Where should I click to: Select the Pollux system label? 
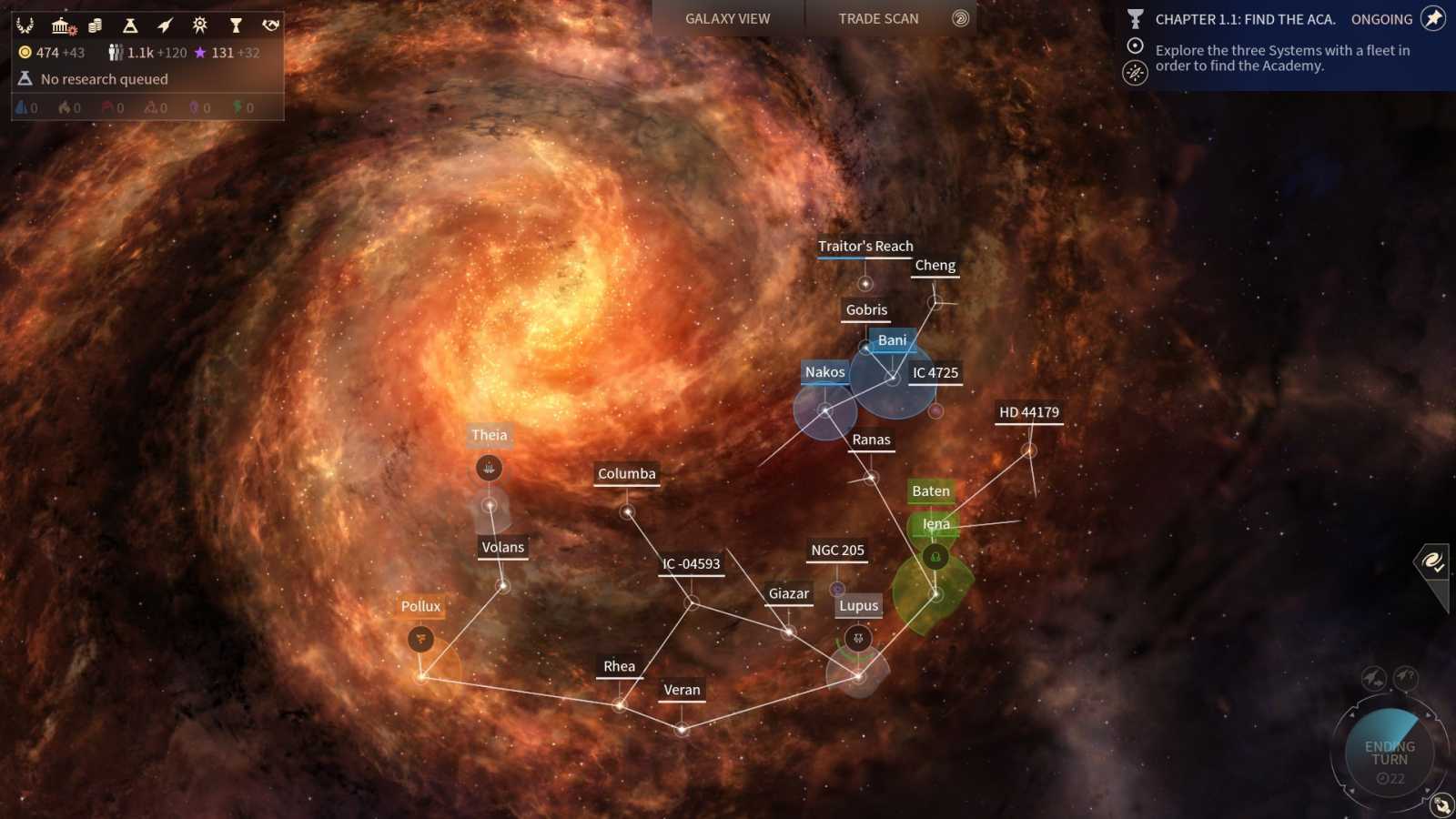(x=420, y=606)
